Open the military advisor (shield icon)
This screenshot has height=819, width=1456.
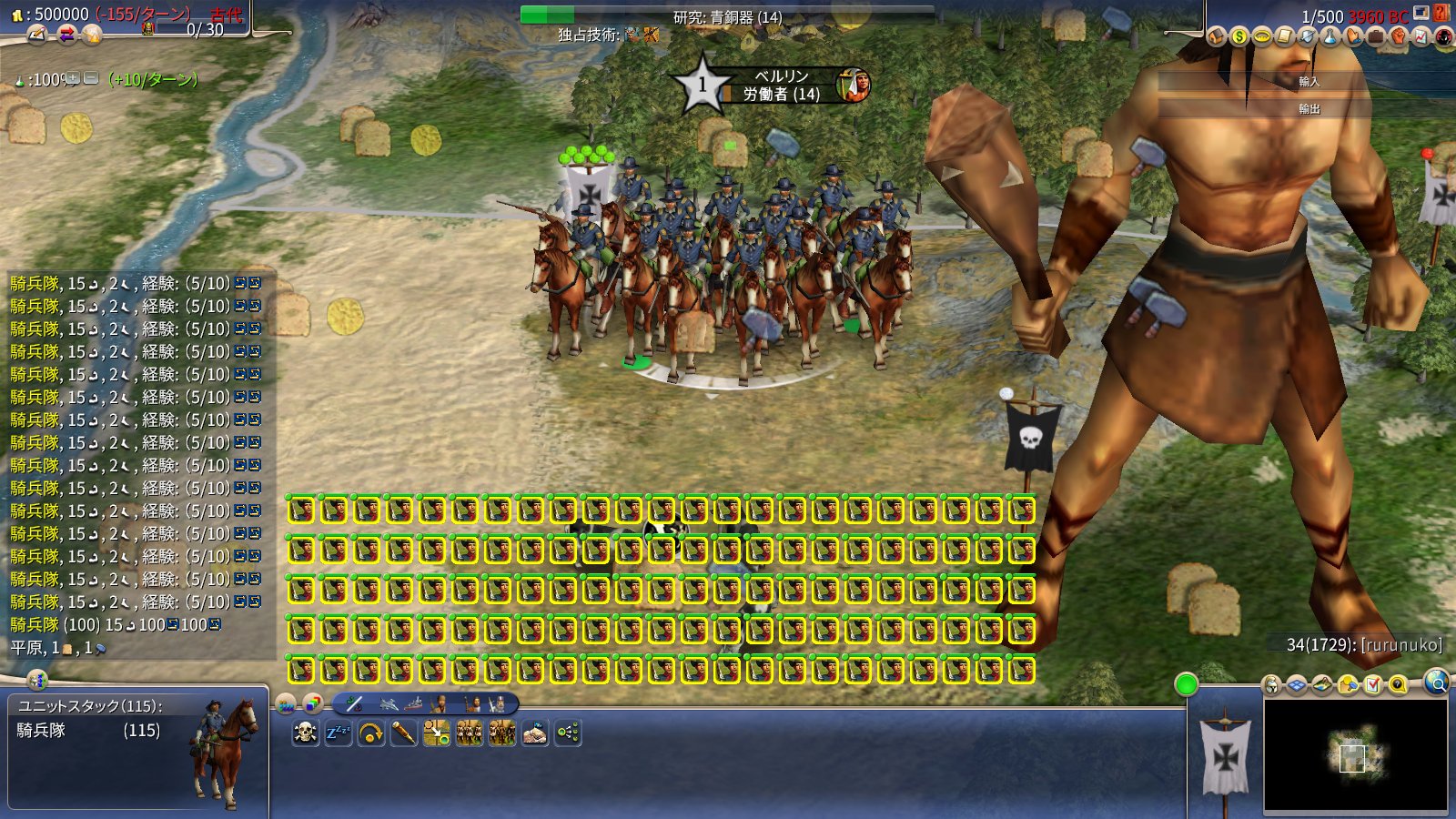click(x=1307, y=37)
